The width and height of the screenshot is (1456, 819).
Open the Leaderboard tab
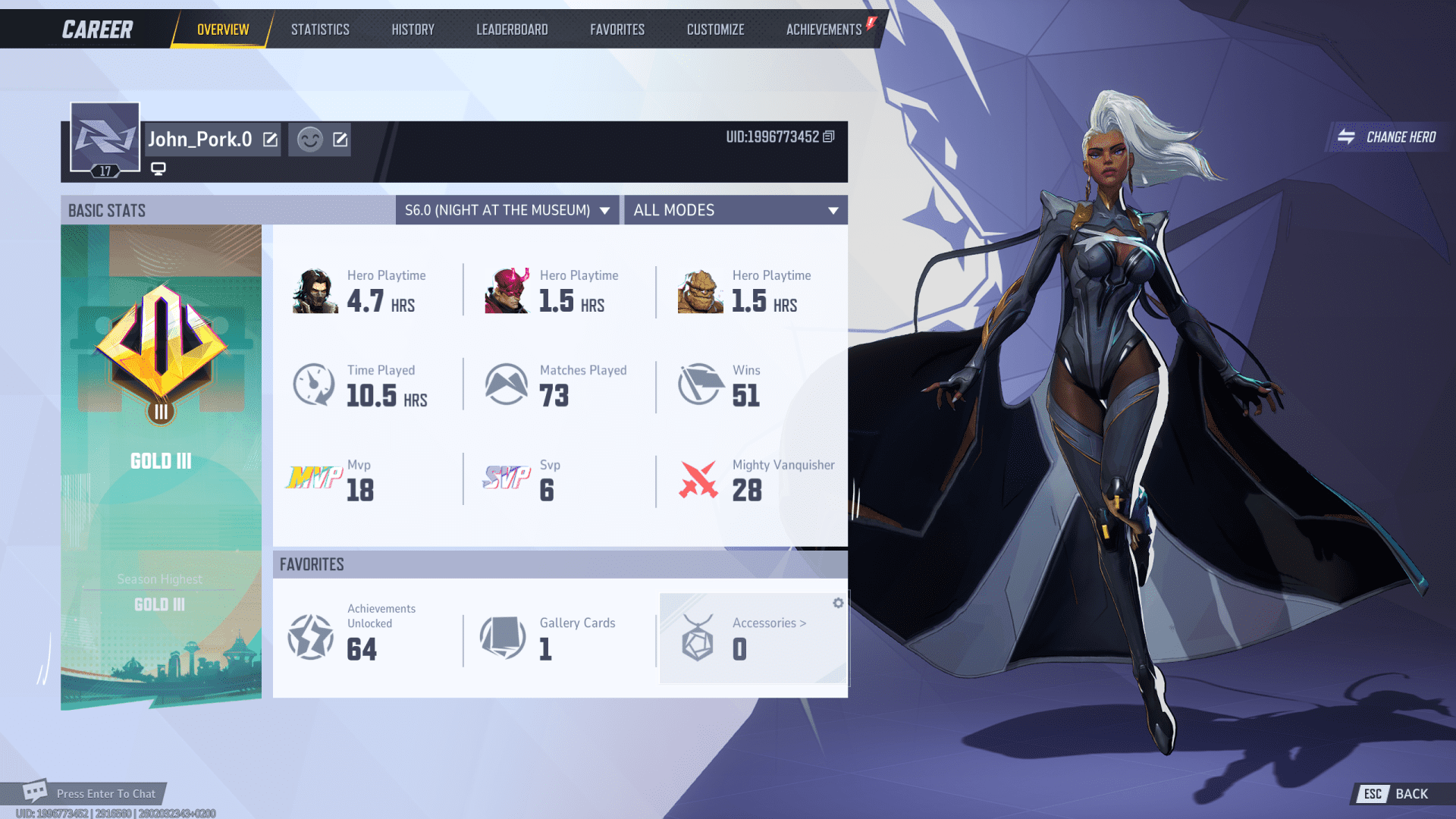[x=512, y=29]
